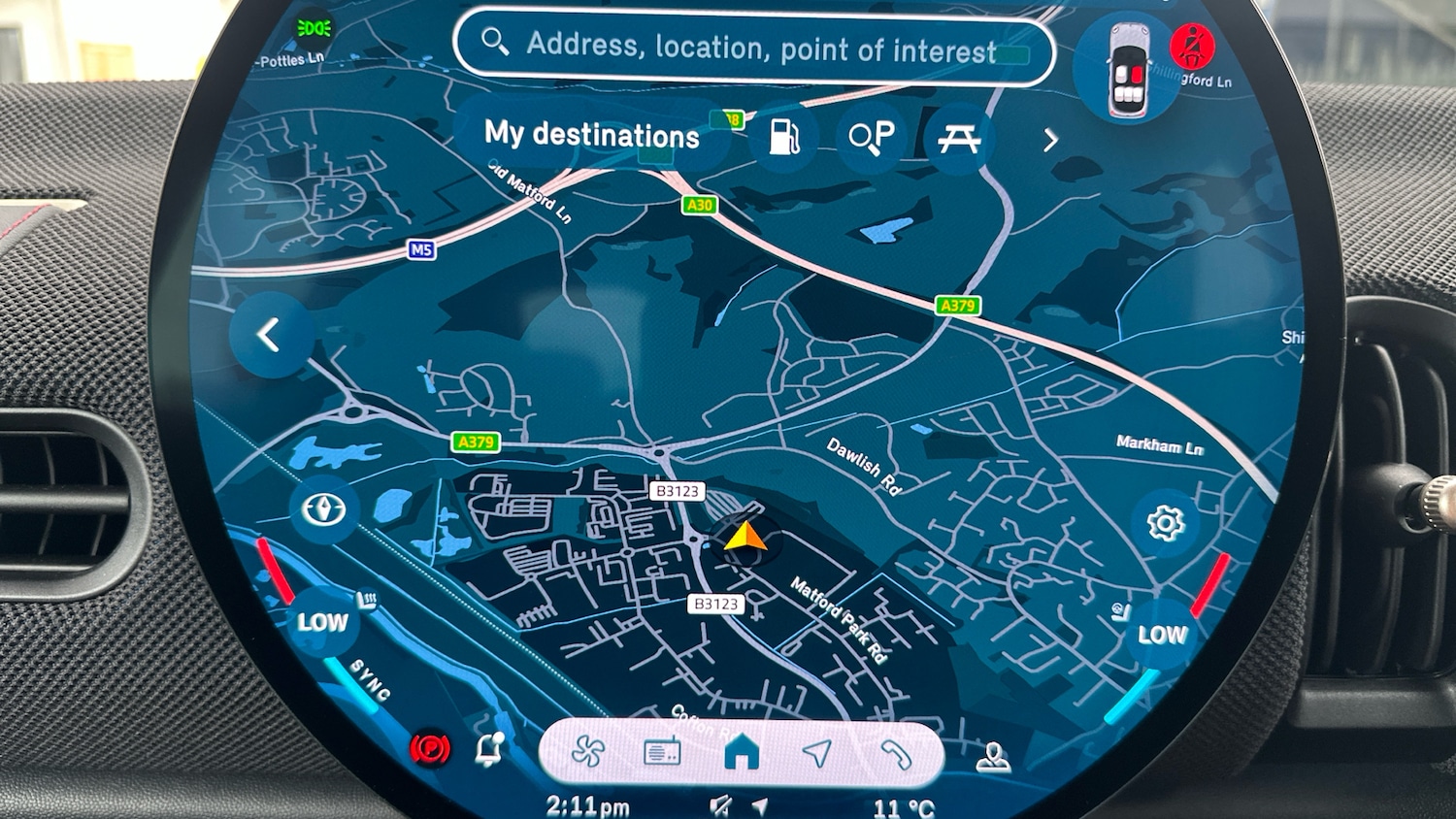Viewport: 1456px width, 819px height.
Task: Open navigation via the arrow icon
Action: (x=817, y=752)
